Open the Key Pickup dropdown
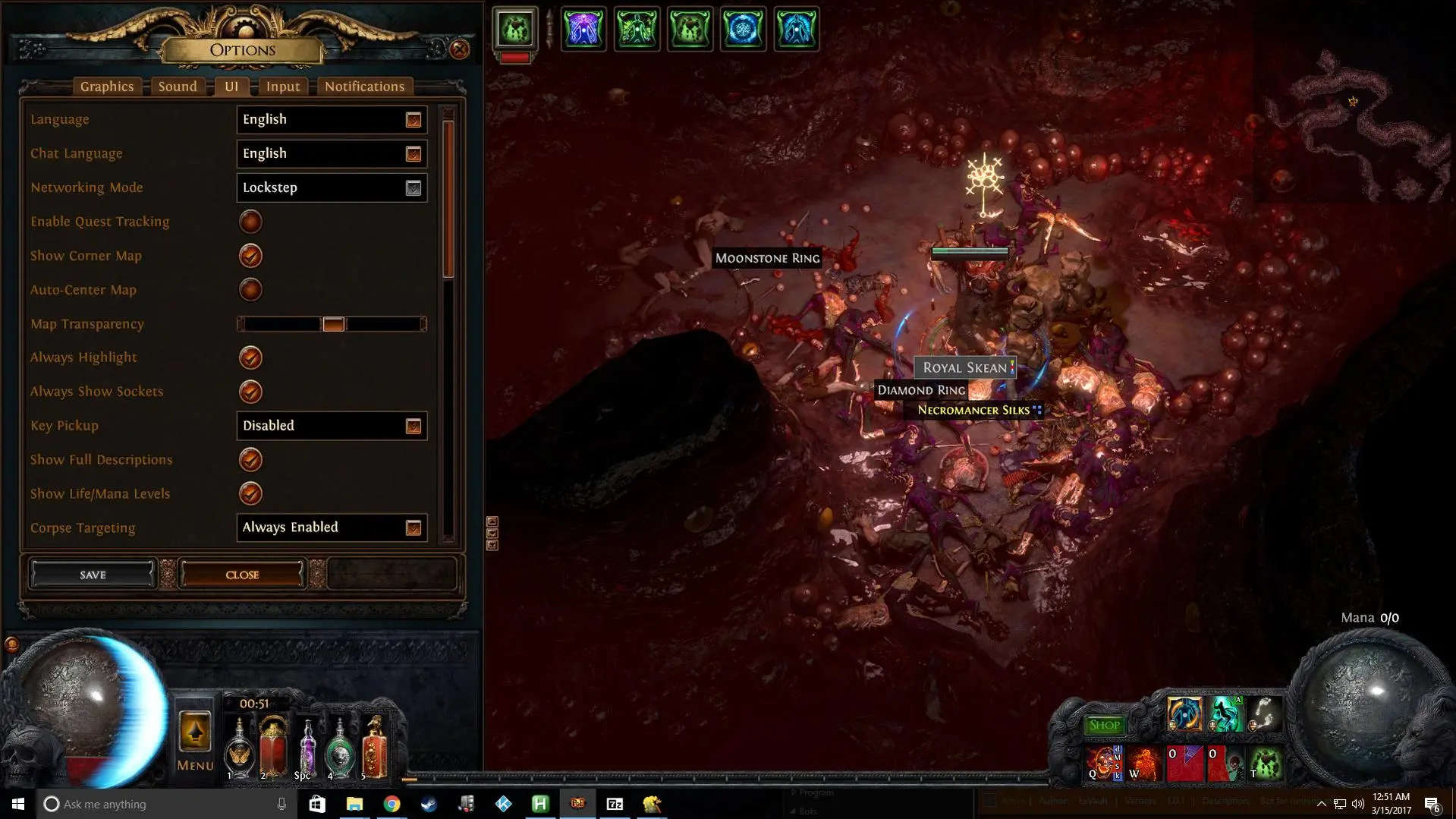1456x819 pixels. [x=332, y=426]
